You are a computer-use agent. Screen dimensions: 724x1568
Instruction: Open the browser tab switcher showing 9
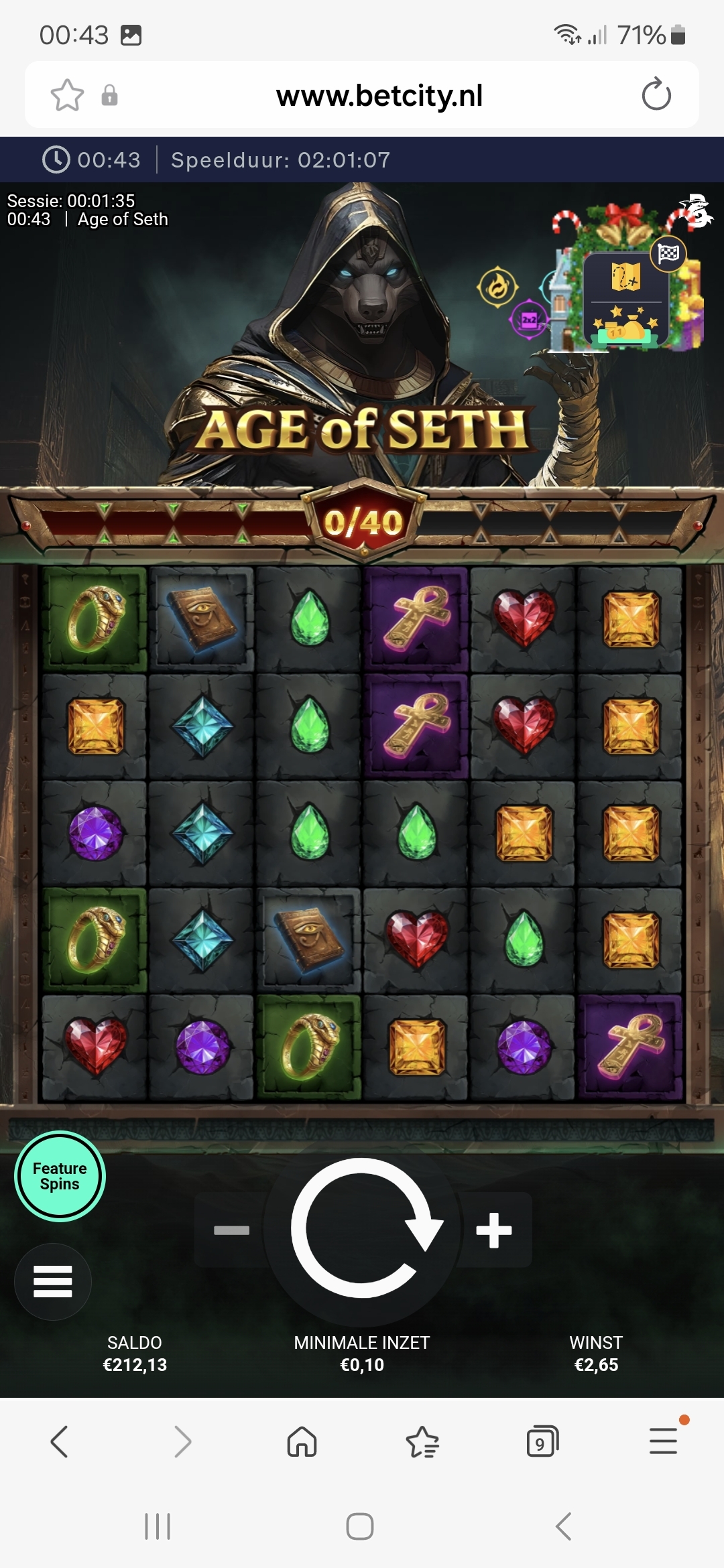pyautogui.click(x=542, y=1441)
